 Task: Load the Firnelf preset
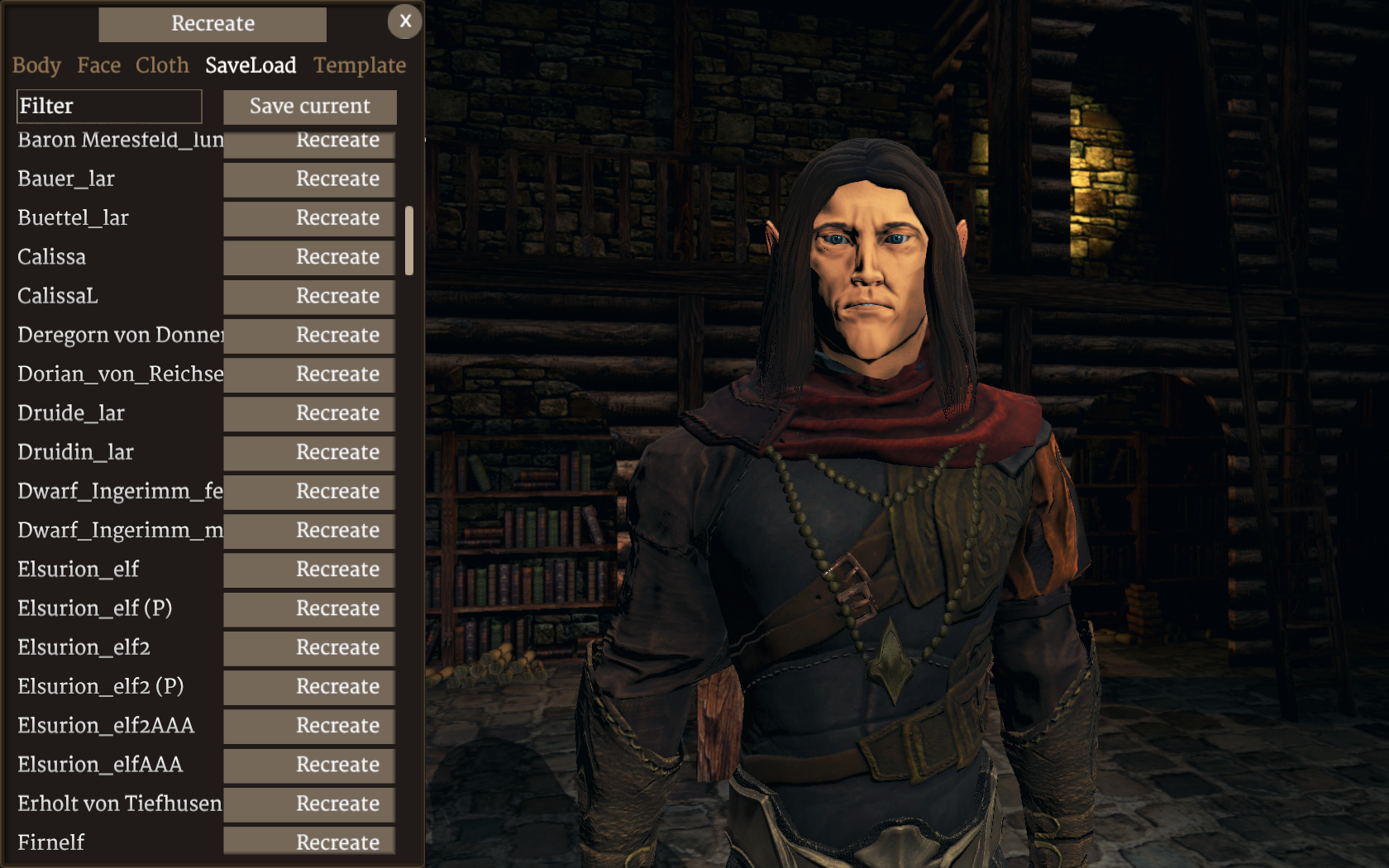pos(309,842)
